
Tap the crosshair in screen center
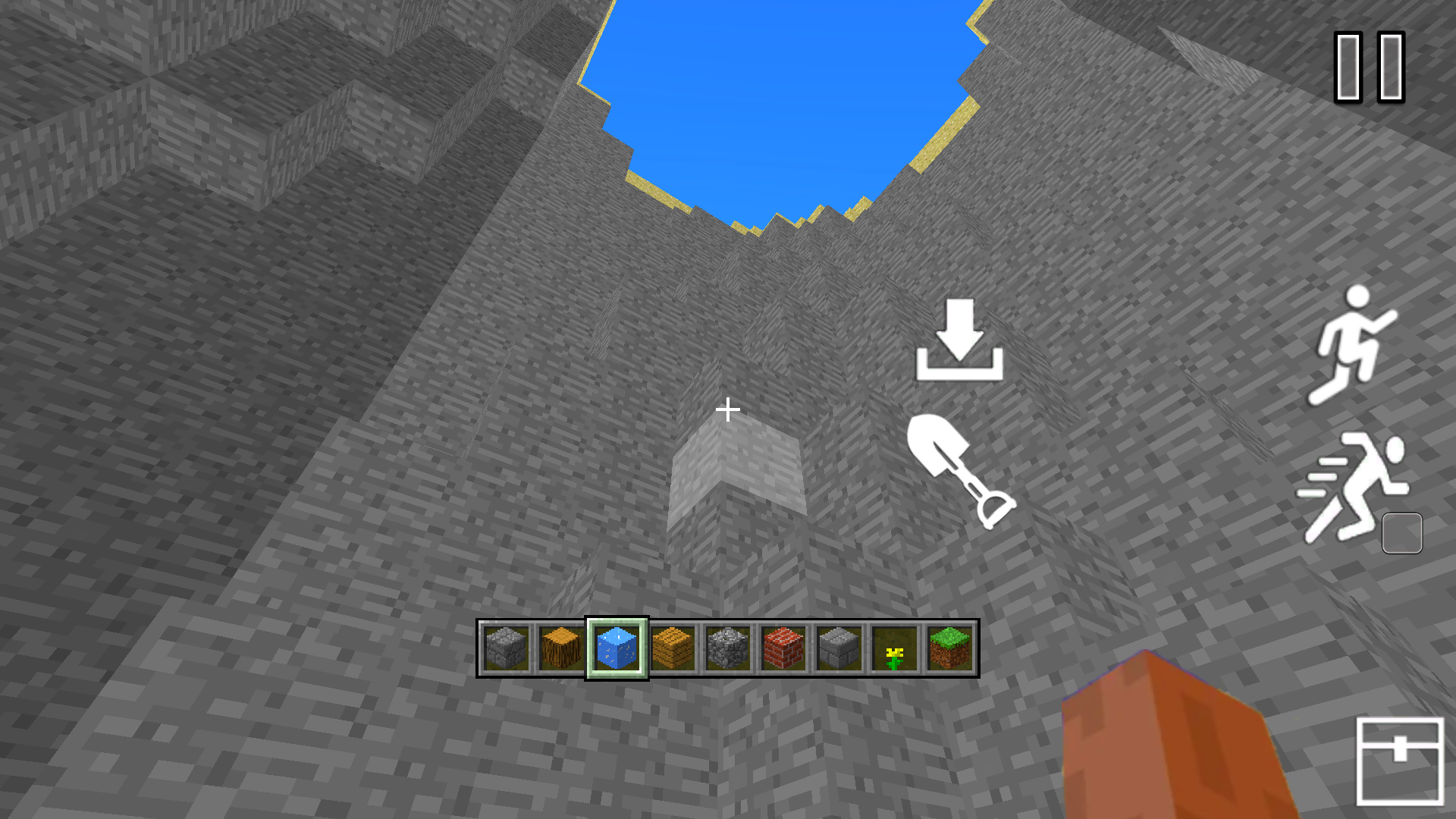click(x=728, y=409)
